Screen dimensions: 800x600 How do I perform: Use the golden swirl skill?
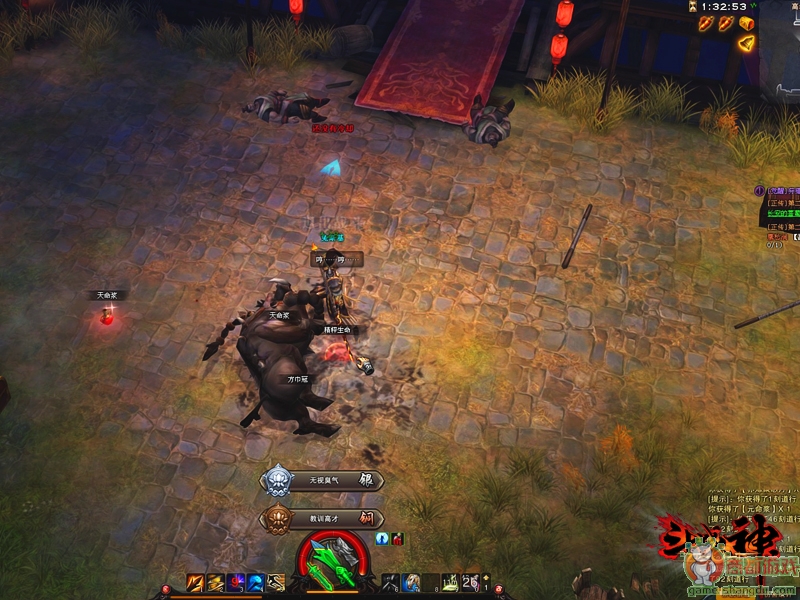(216, 583)
